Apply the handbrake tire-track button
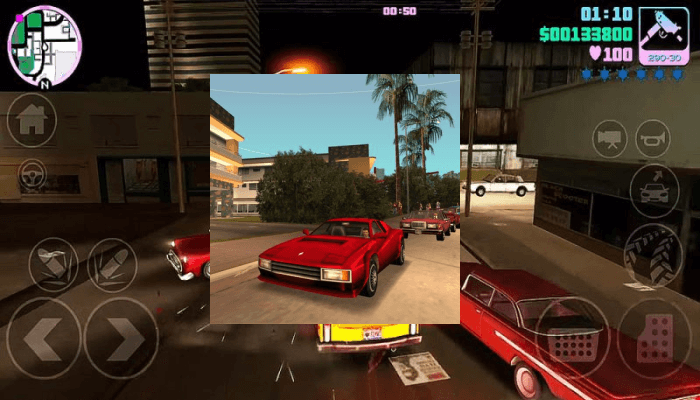Image resolution: width=700 pixels, height=400 pixels. click(654, 254)
